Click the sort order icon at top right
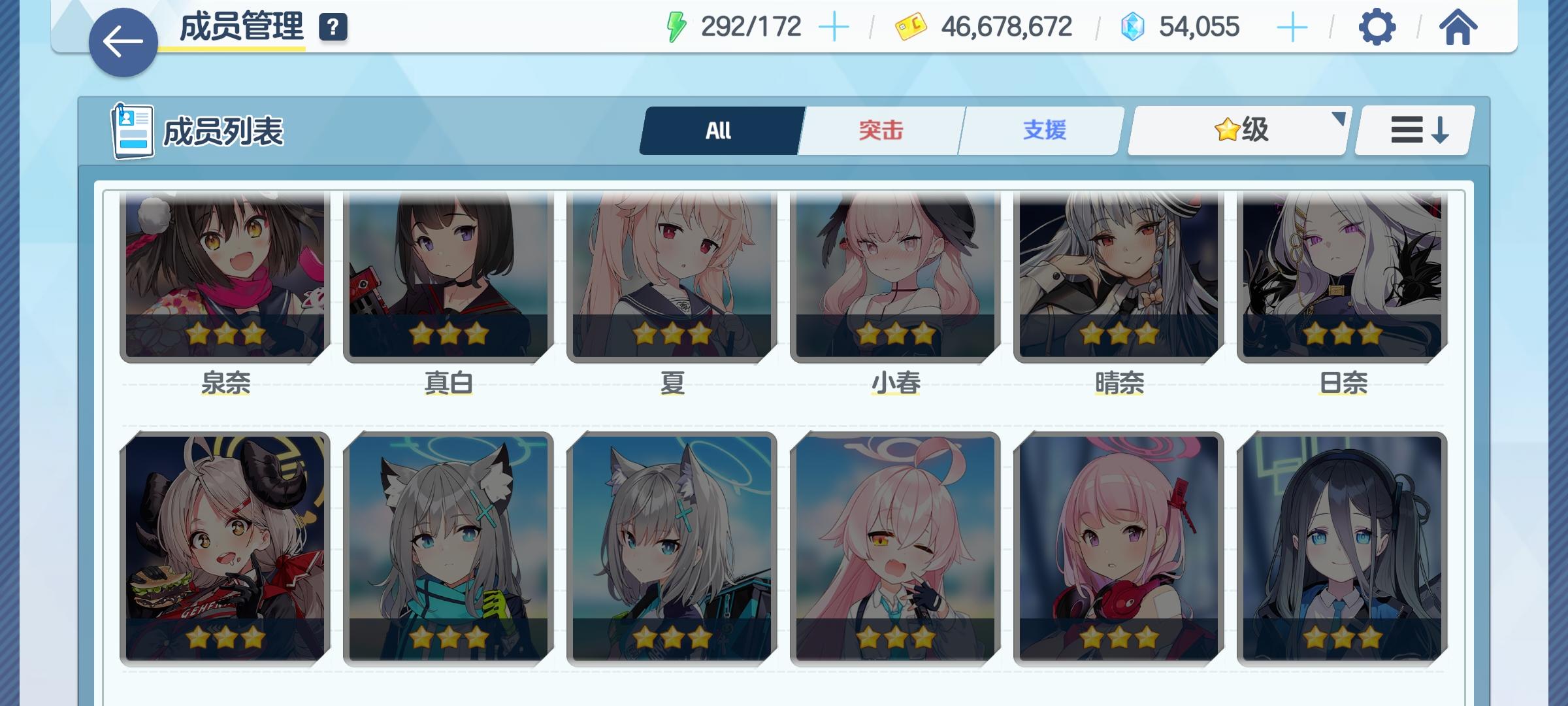1568x706 pixels. (x=1413, y=129)
